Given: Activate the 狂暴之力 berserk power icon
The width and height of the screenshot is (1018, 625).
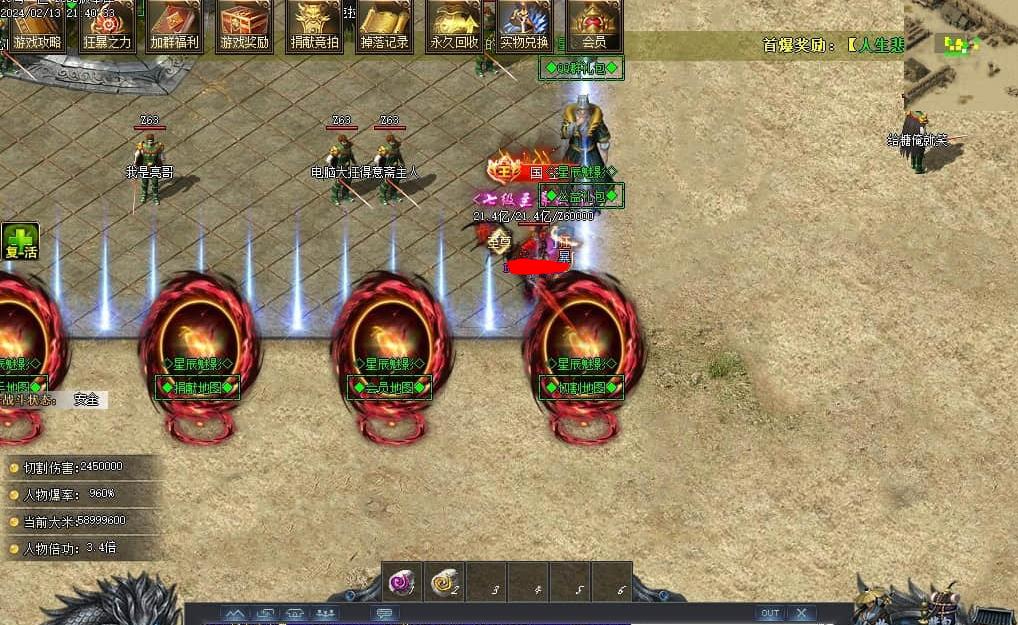Looking at the screenshot, I should [106, 26].
